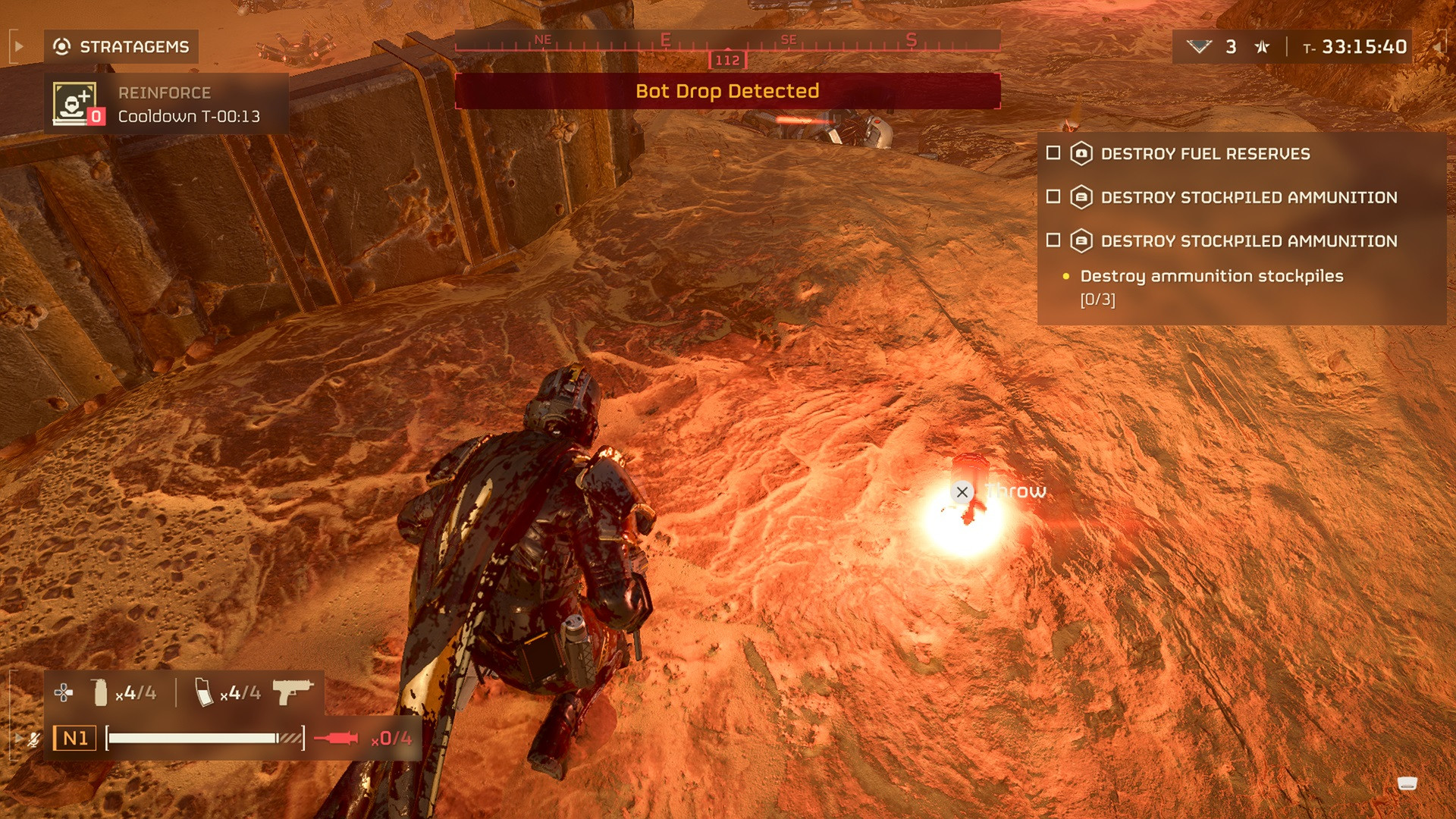This screenshot has height=819, width=1456.
Task: Open the Stratagems panel header
Action: pos(121,47)
